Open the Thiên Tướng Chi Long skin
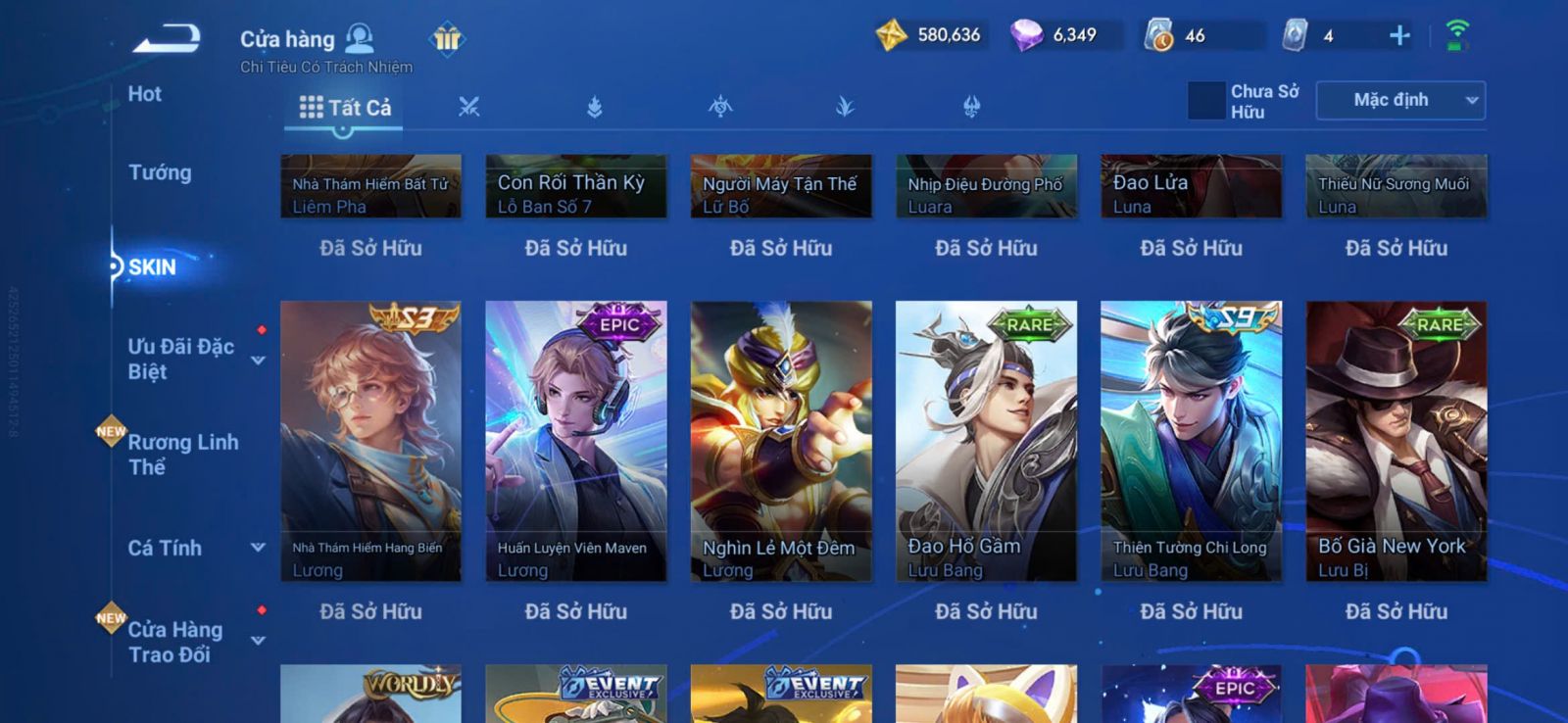 tap(1191, 441)
